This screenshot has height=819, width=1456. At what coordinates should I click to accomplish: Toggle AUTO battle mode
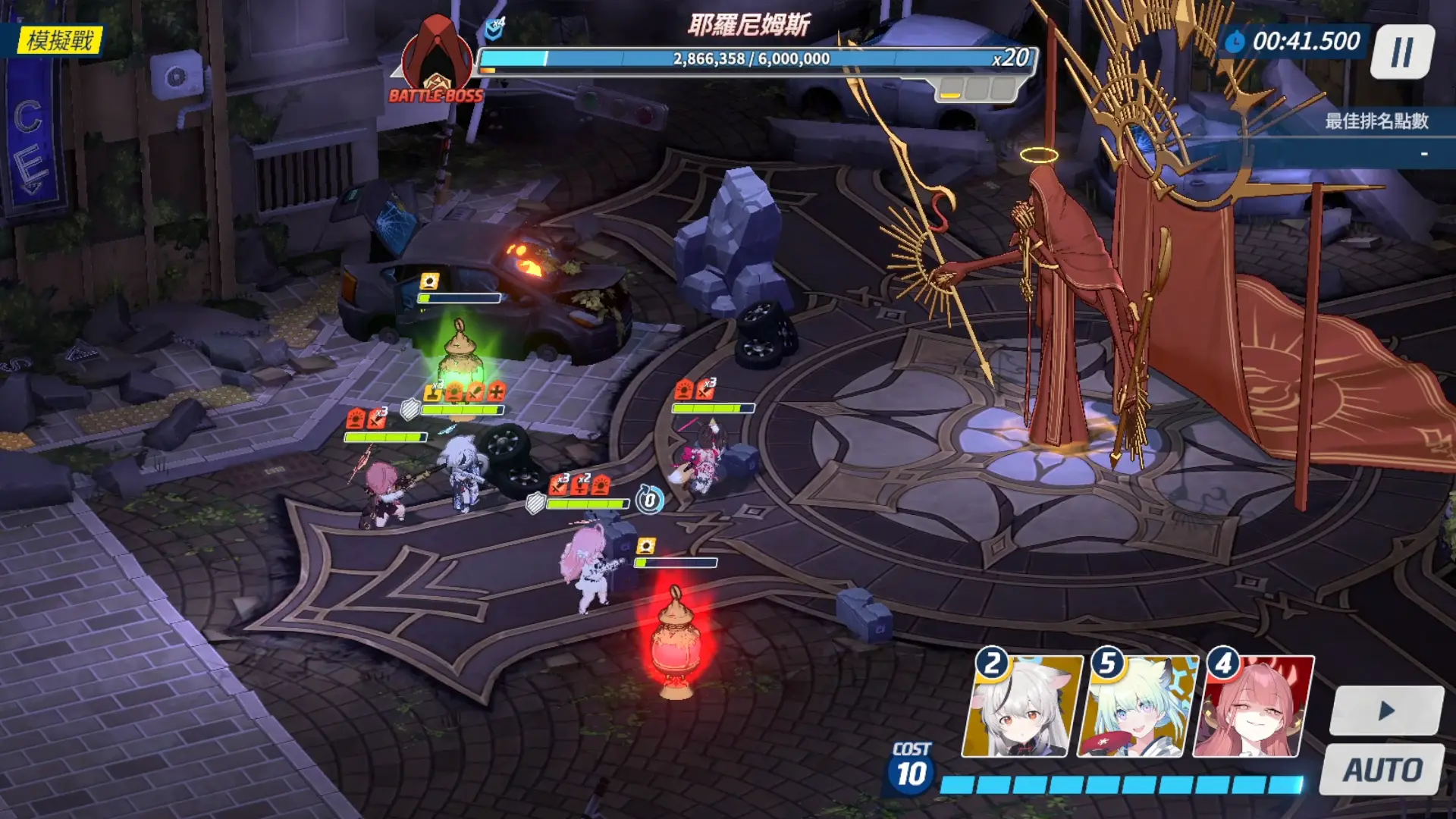click(1382, 770)
